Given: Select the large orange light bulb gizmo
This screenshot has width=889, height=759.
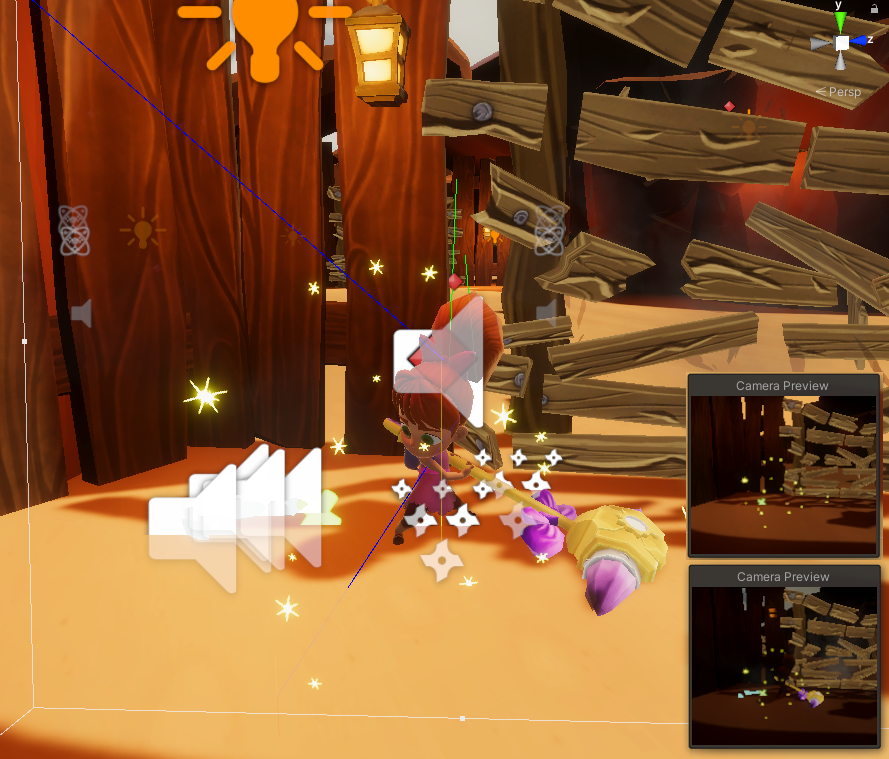Looking at the screenshot, I should (x=264, y=35).
